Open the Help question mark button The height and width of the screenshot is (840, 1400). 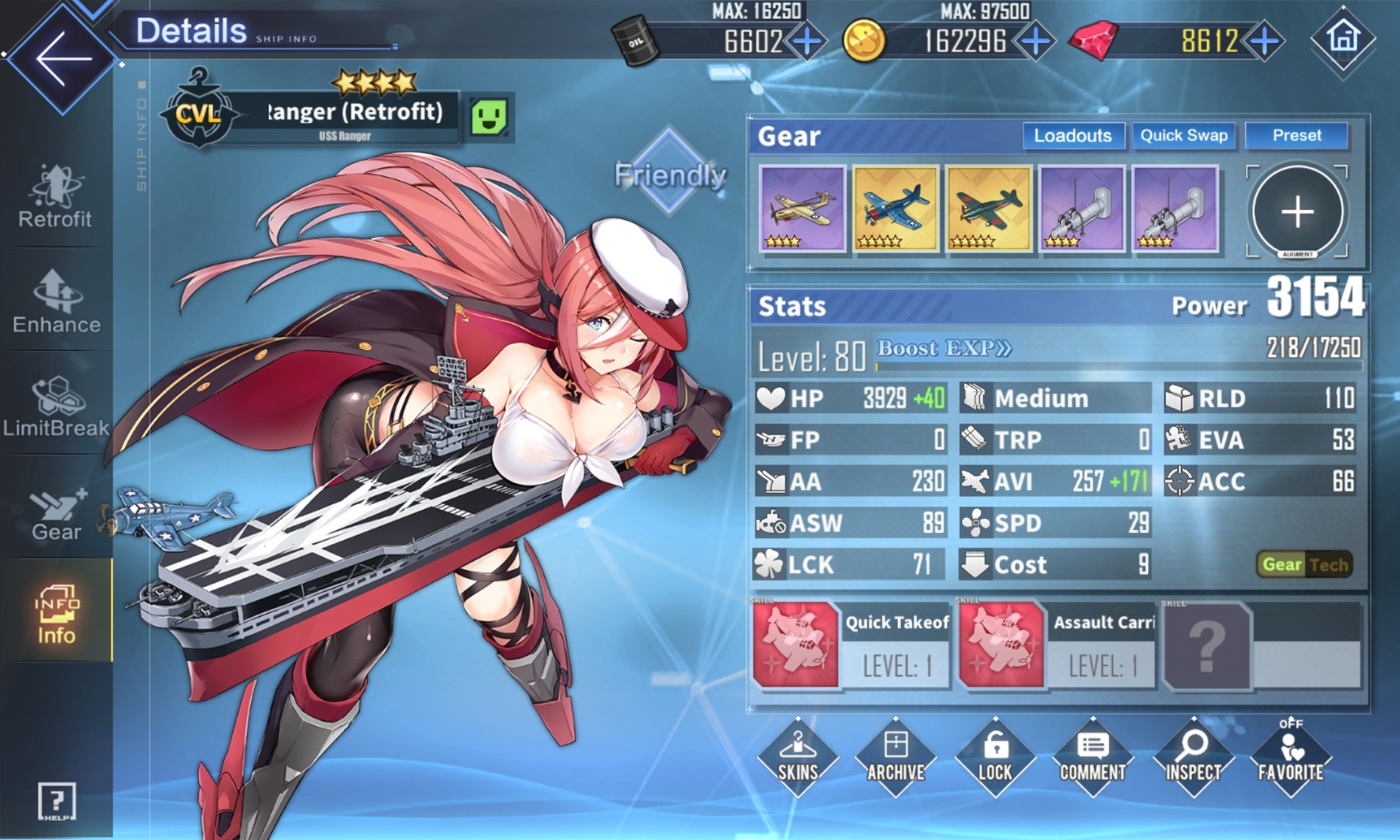tap(56, 801)
